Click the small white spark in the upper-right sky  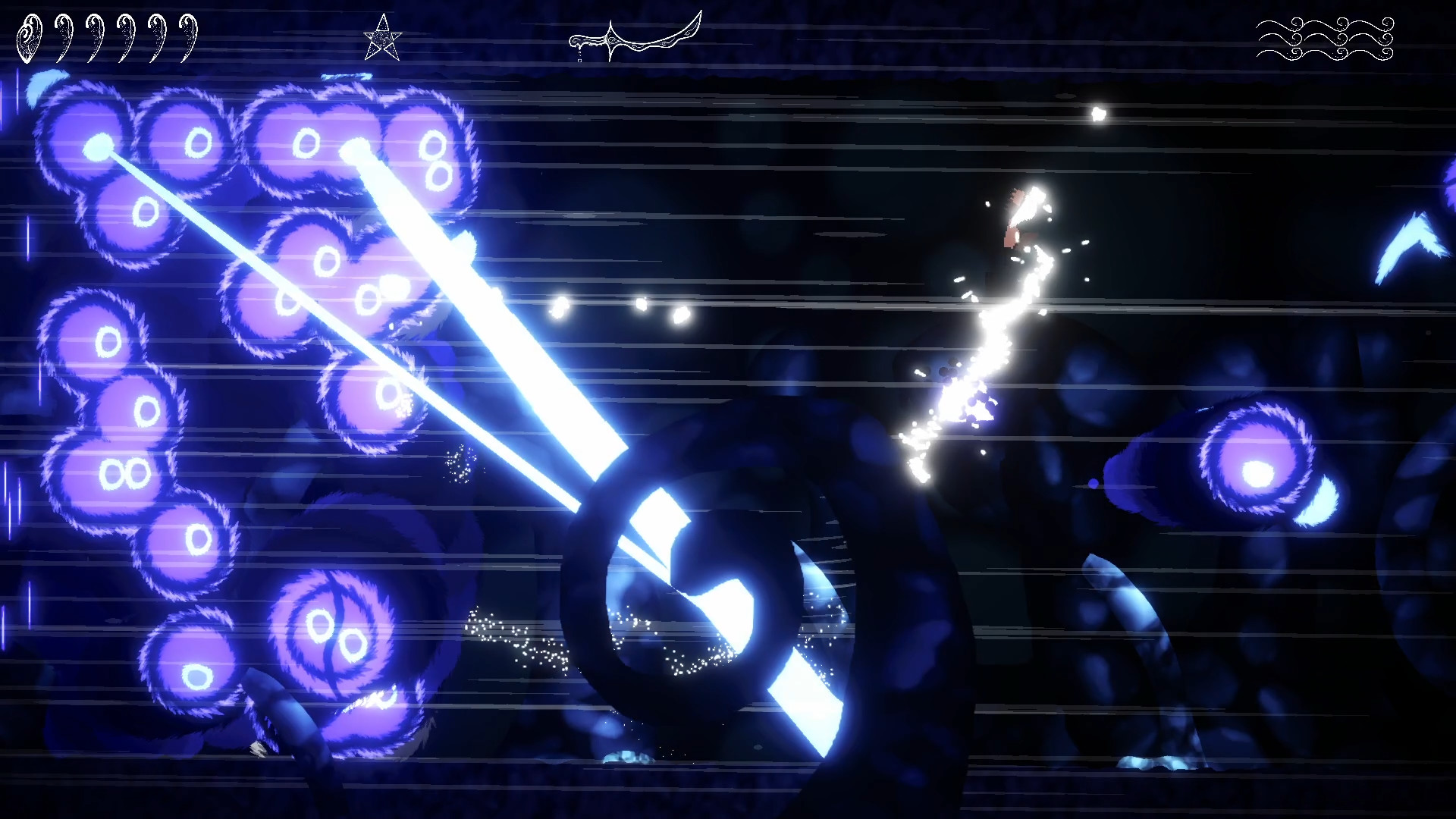[1097, 112]
